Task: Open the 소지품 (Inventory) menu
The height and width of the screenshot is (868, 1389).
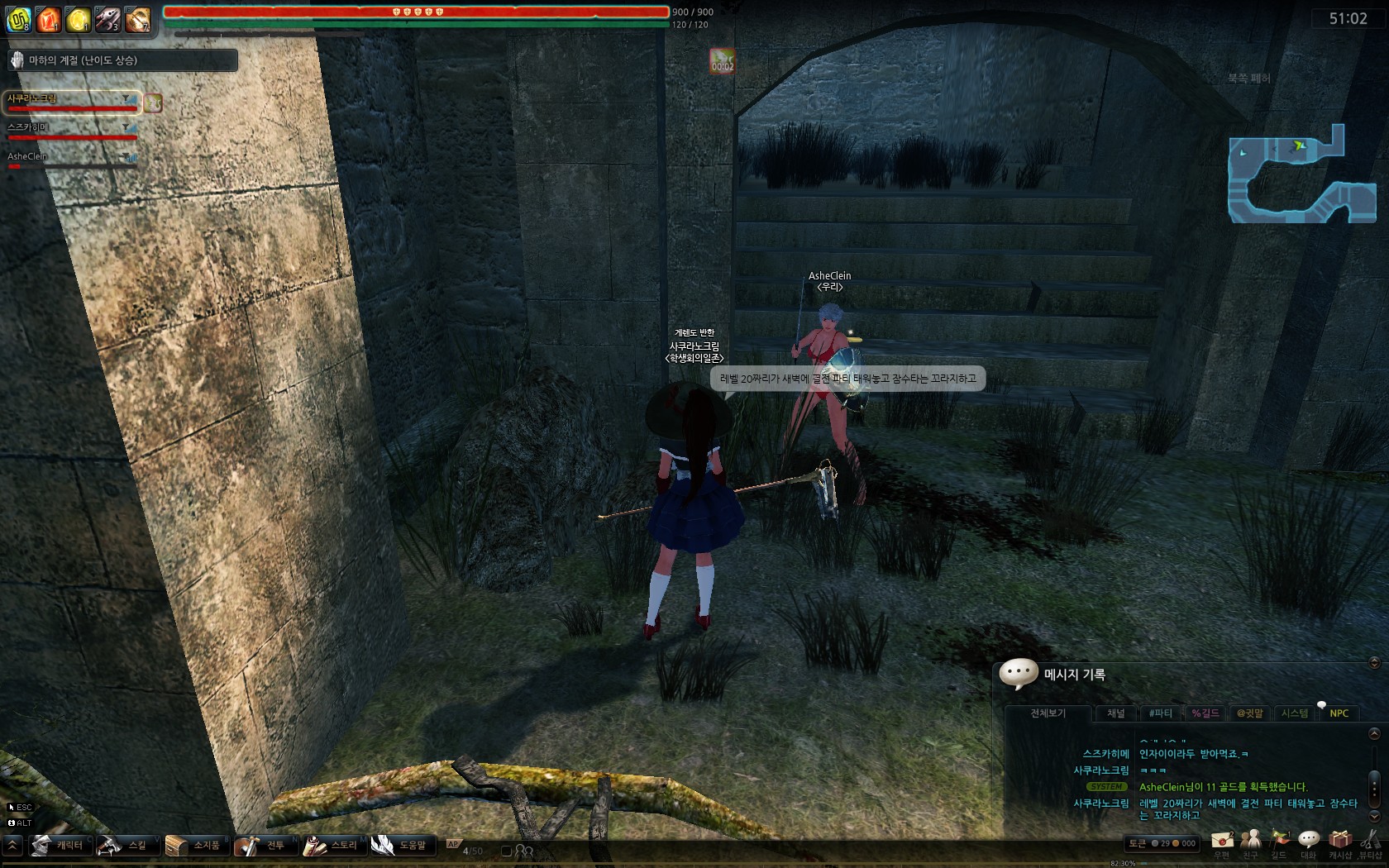Action: point(195,845)
